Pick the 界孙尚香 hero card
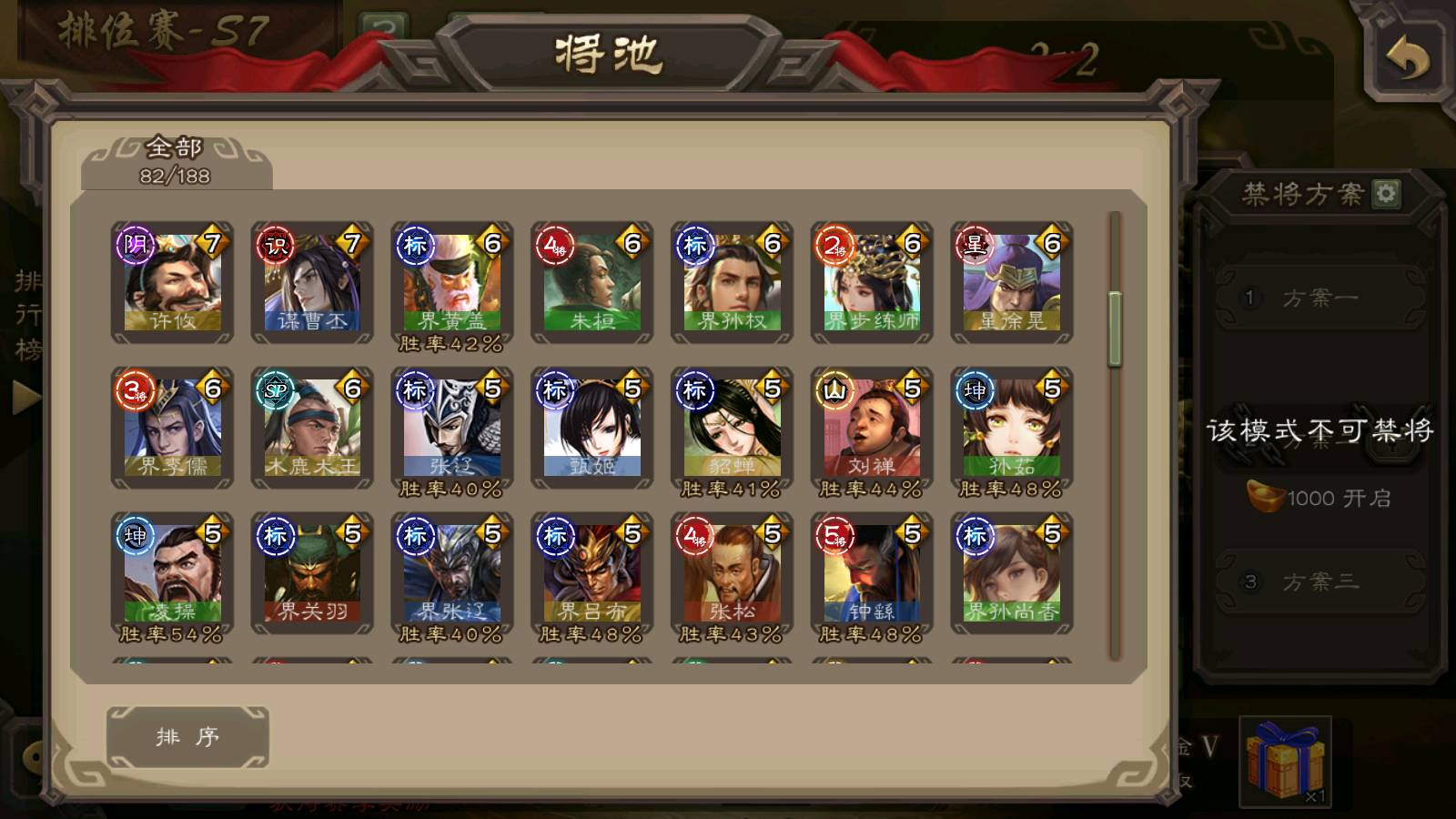 tap(1012, 574)
